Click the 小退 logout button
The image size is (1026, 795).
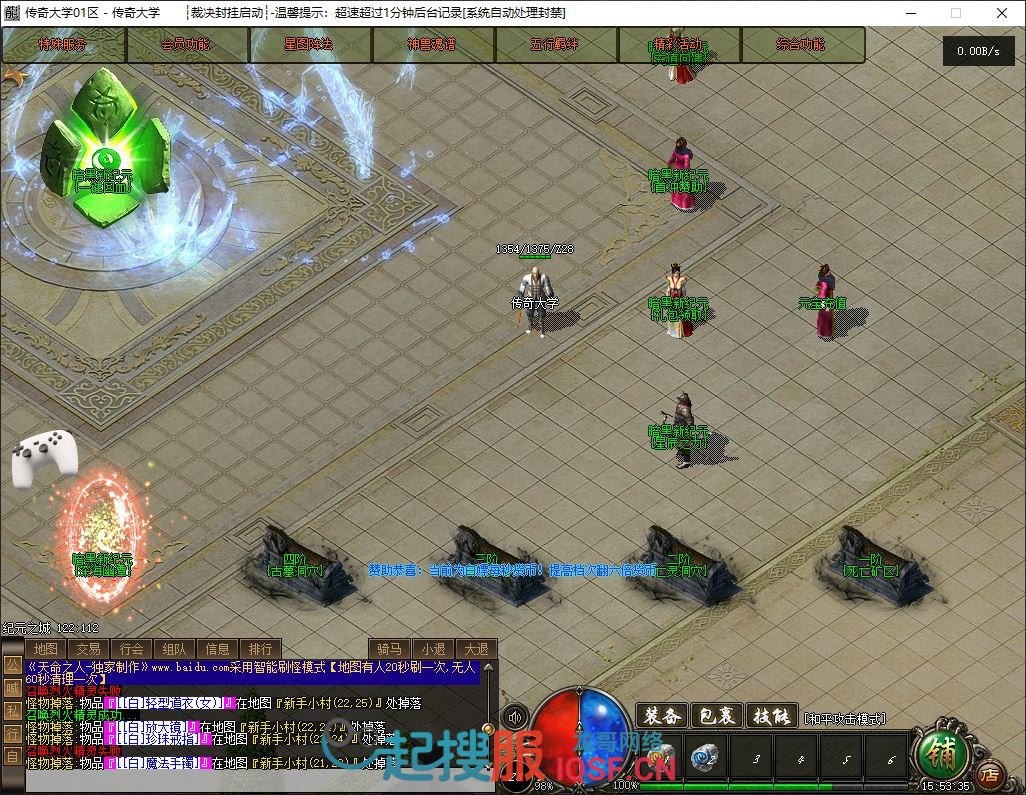point(433,649)
